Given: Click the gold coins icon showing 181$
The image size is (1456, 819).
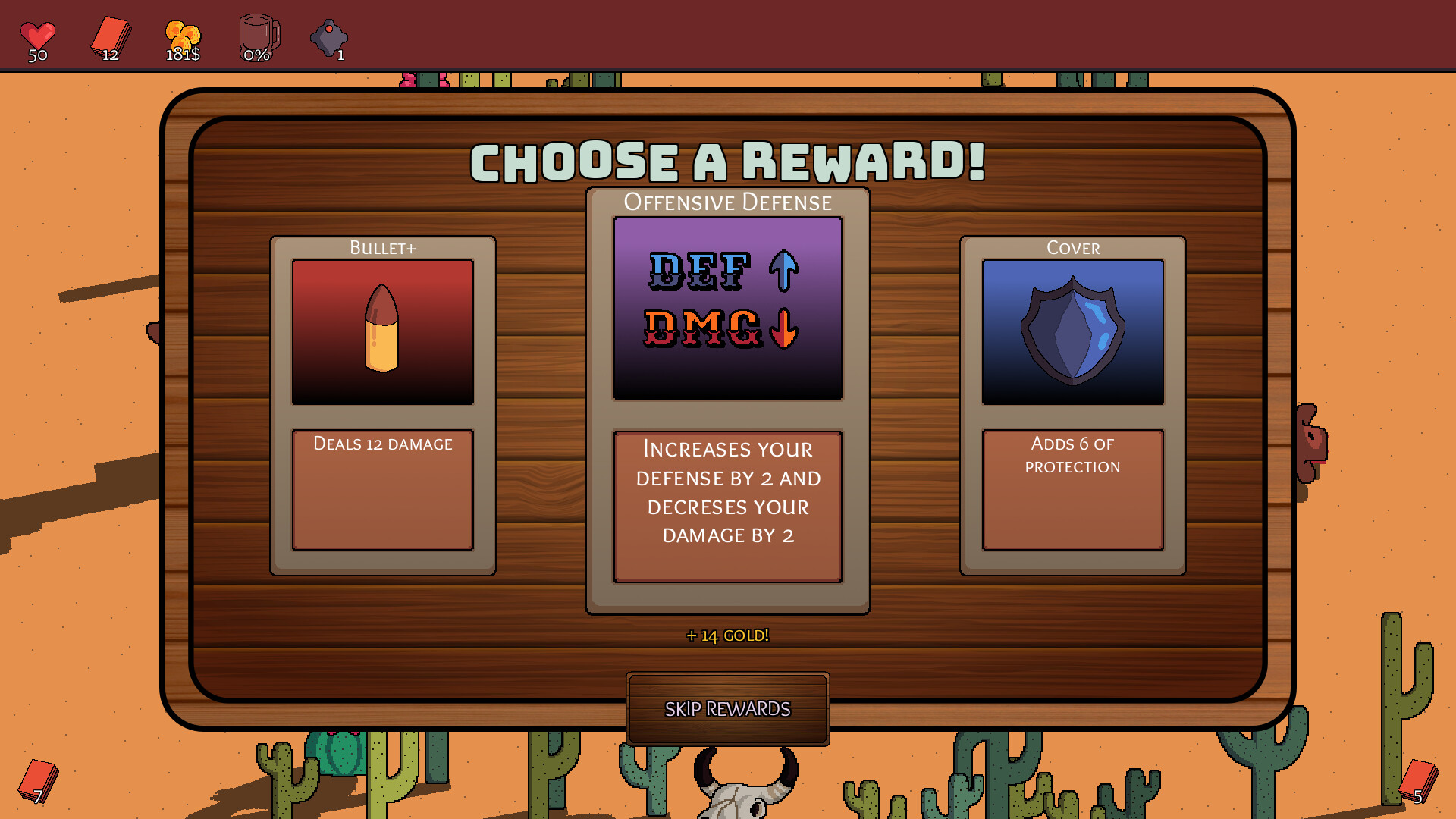Looking at the screenshot, I should pyautogui.click(x=180, y=32).
